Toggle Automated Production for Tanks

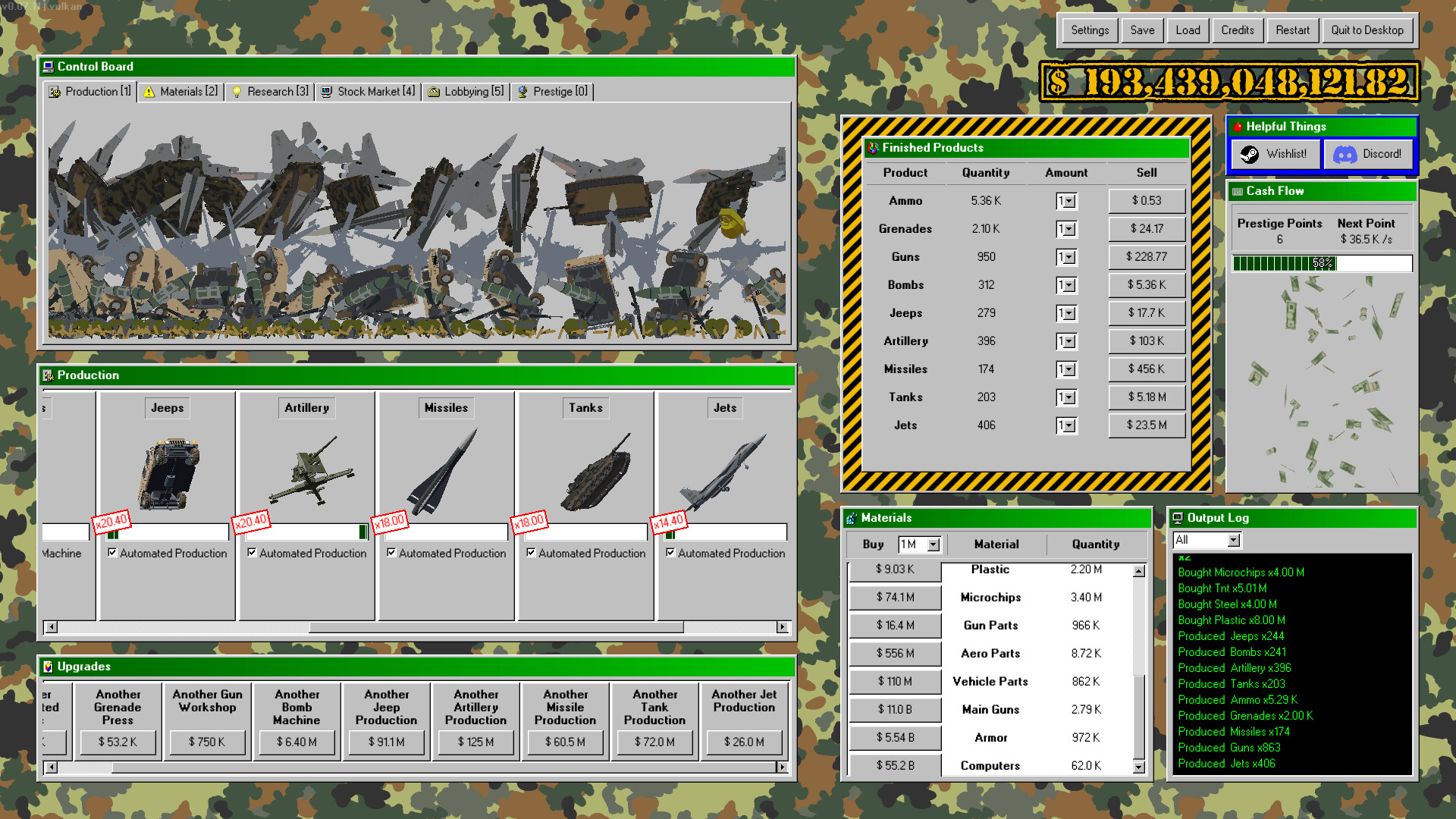[532, 553]
